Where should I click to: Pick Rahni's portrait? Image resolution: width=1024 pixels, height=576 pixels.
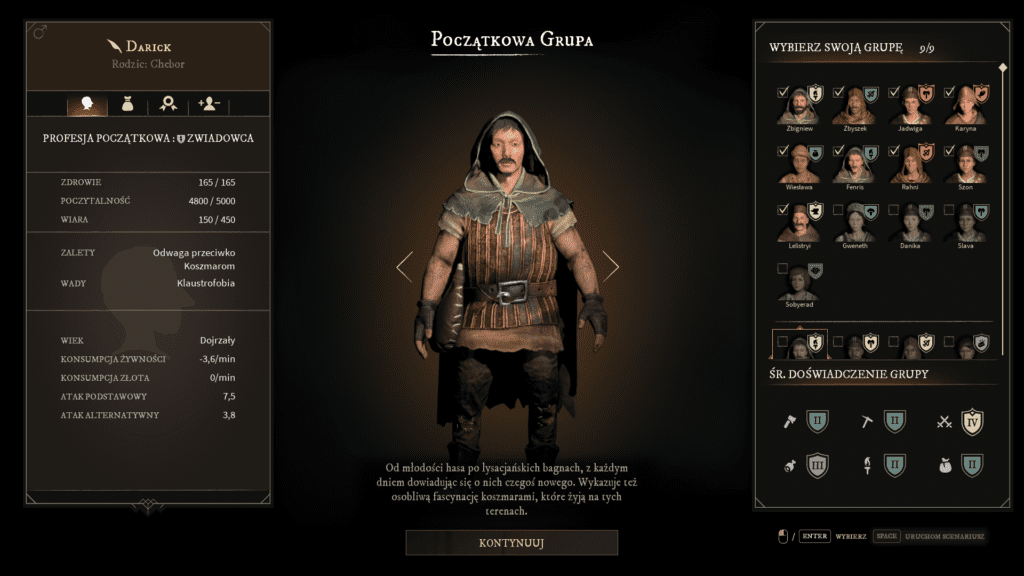[x=910, y=166]
